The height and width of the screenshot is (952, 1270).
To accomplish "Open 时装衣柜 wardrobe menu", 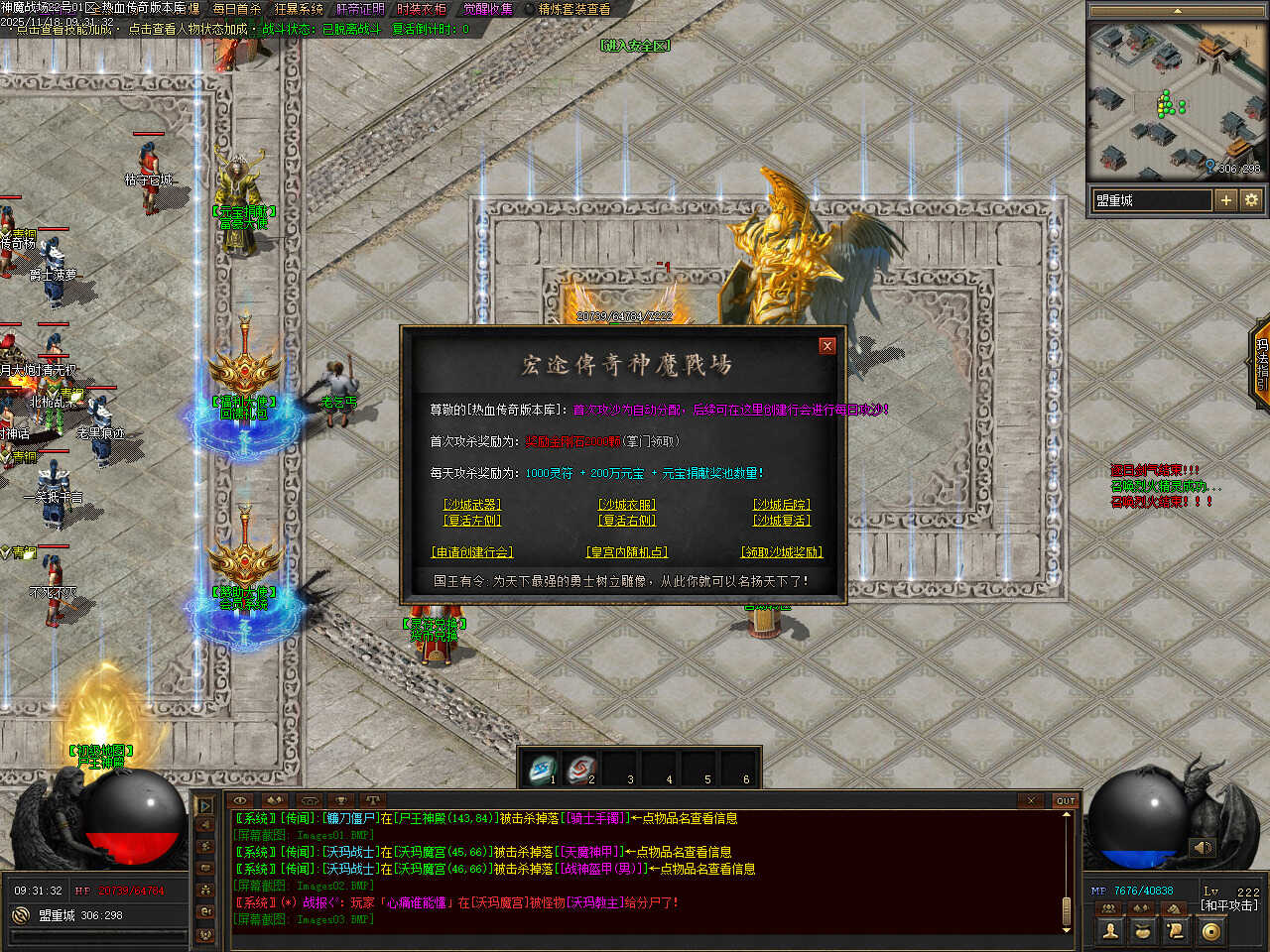I will 422,9.
